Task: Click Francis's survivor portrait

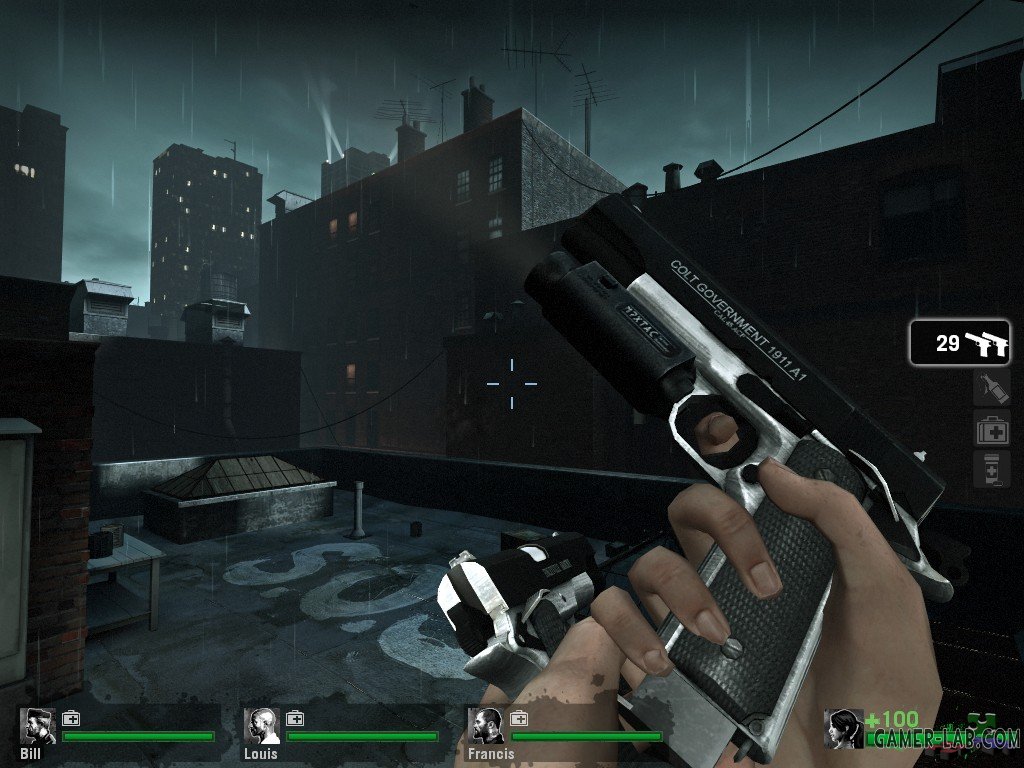Action: click(488, 726)
